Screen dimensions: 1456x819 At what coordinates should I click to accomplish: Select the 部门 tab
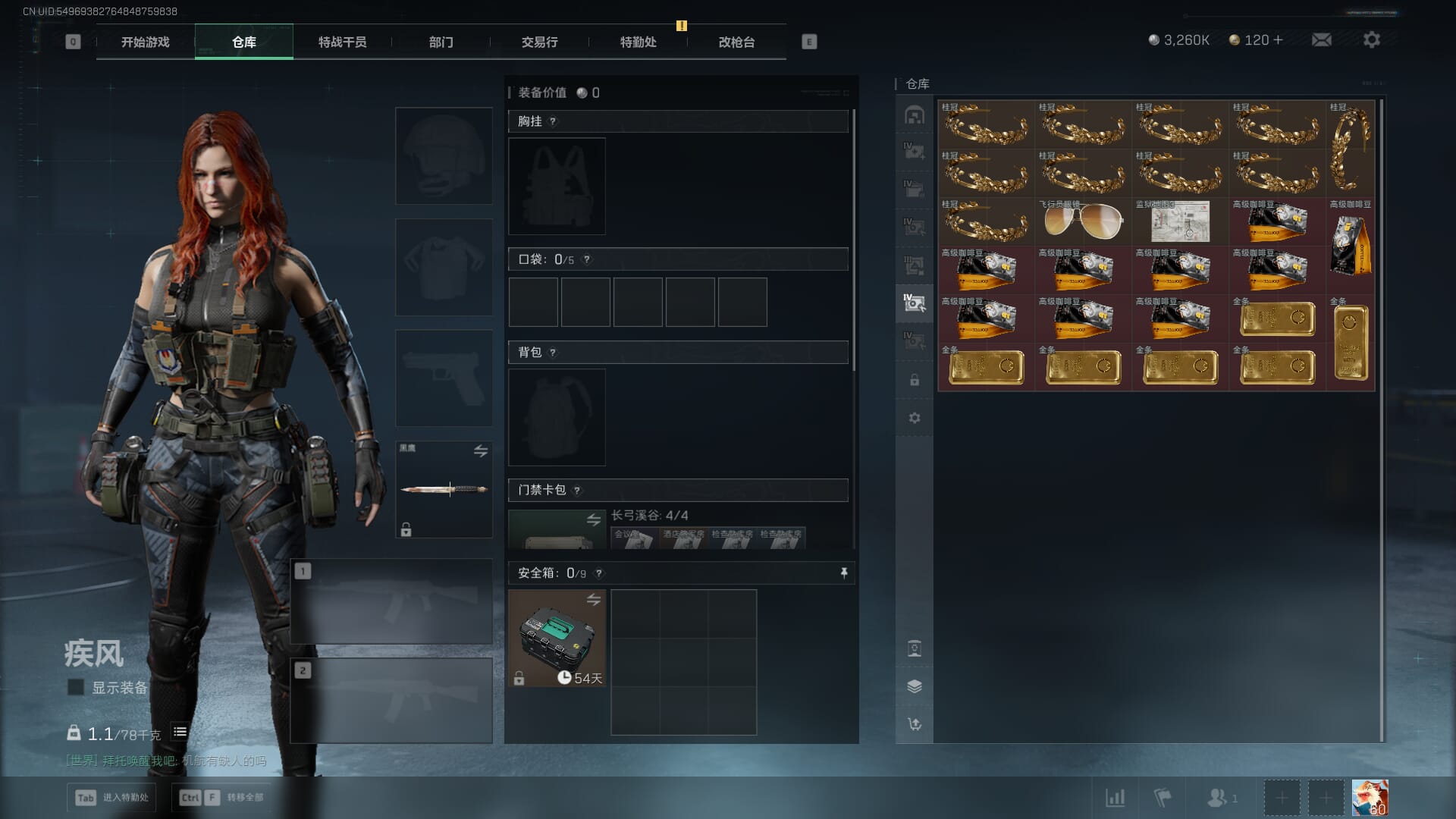(441, 42)
